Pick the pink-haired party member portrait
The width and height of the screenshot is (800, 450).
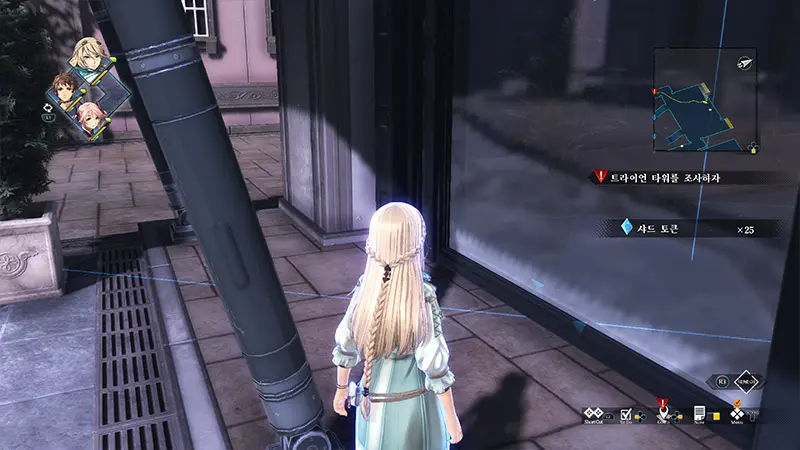tap(91, 118)
